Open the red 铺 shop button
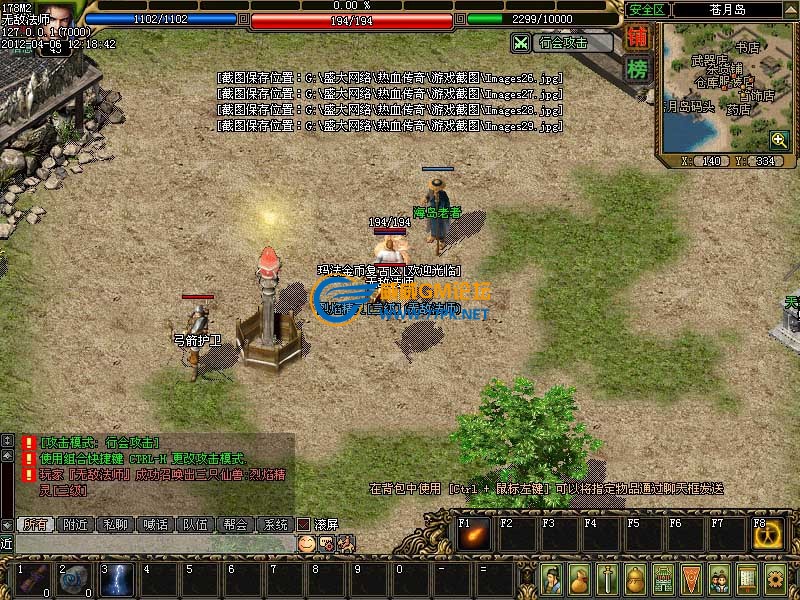Viewport: 800px width, 600px height. click(636, 38)
